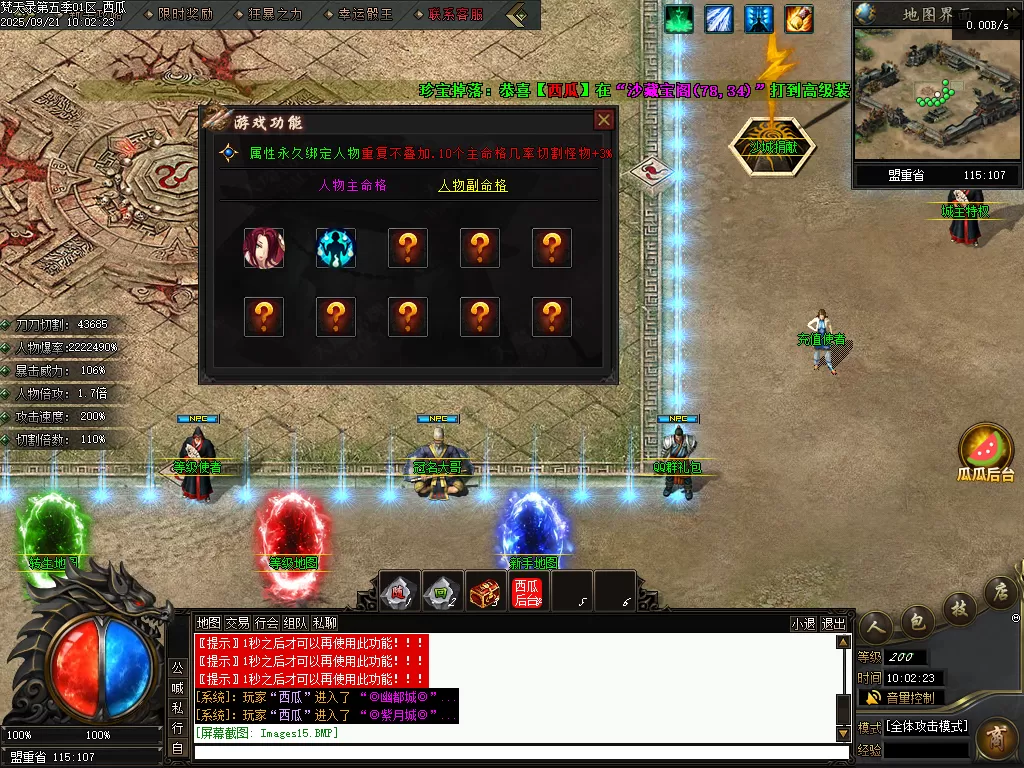Close the 游戏功能 window
Viewport: 1024px width, 768px height.
[x=603, y=121]
